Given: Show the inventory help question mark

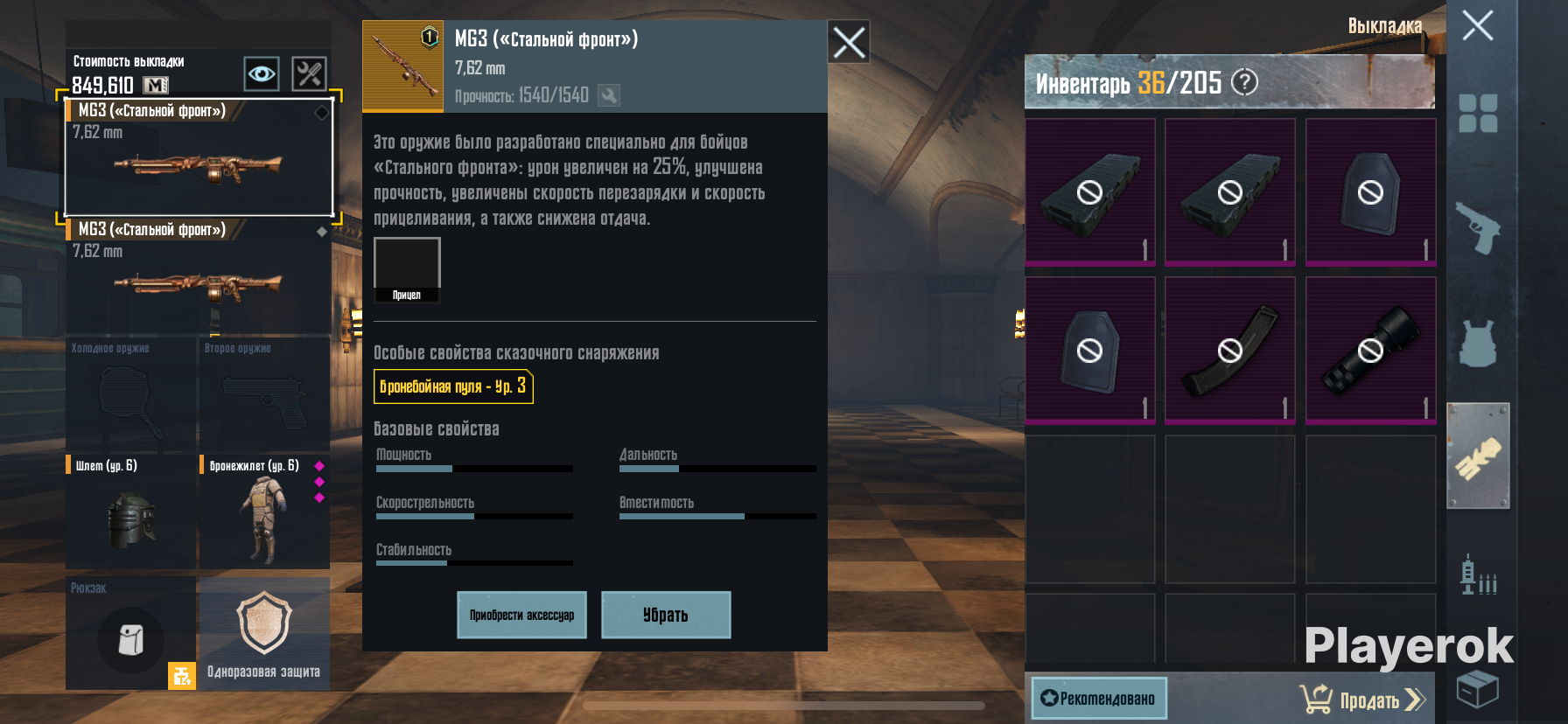Looking at the screenshot, I should [1244, 82].
